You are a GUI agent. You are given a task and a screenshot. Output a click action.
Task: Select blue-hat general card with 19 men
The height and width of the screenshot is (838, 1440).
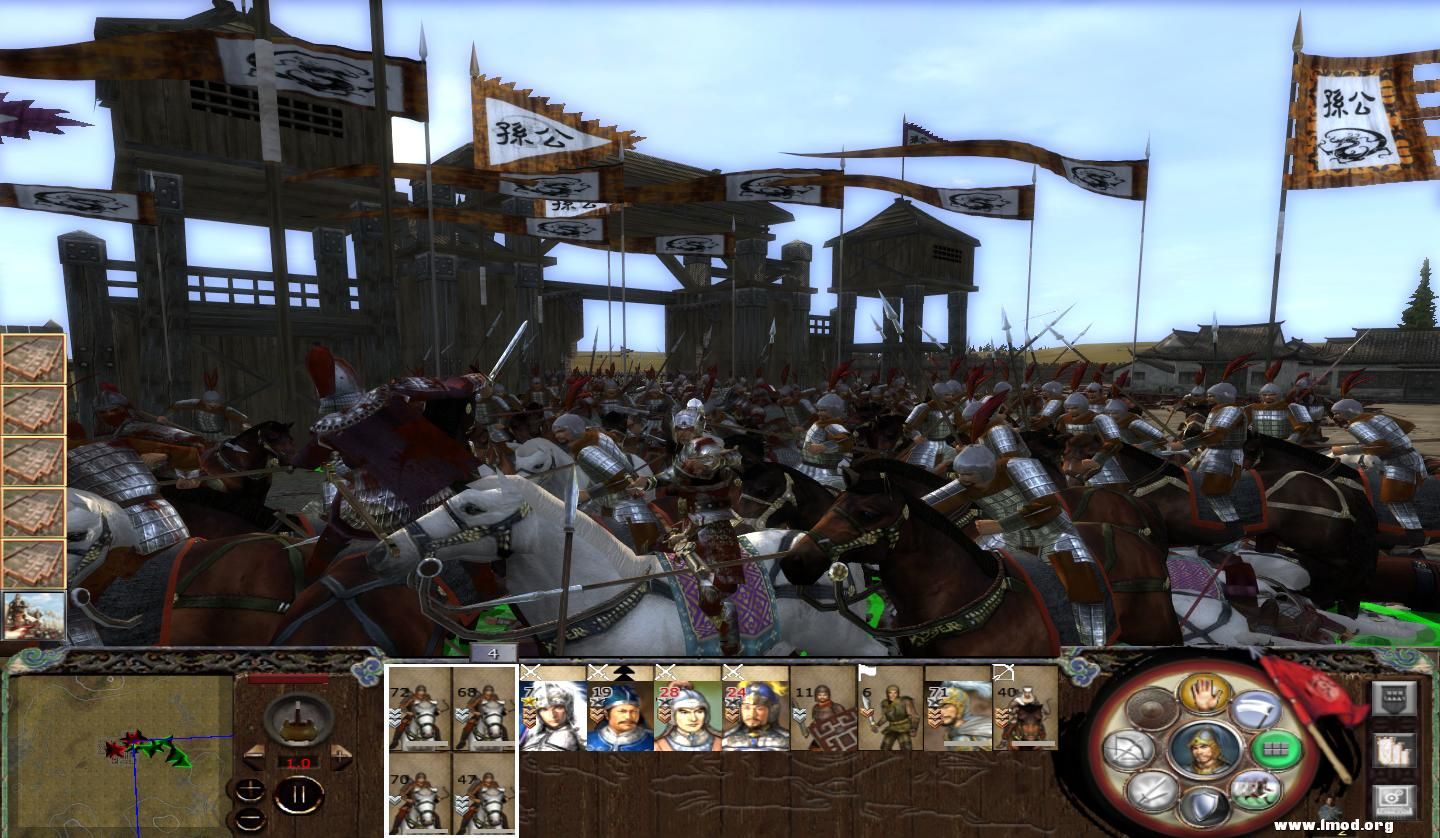[x=620, y=708]
